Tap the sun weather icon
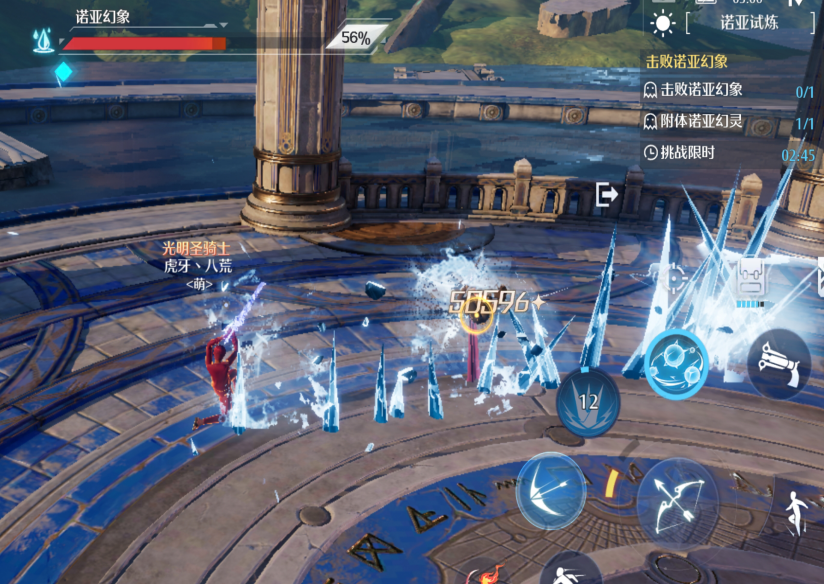This screenshot has width=824, height=584. (x=662, y=22)
